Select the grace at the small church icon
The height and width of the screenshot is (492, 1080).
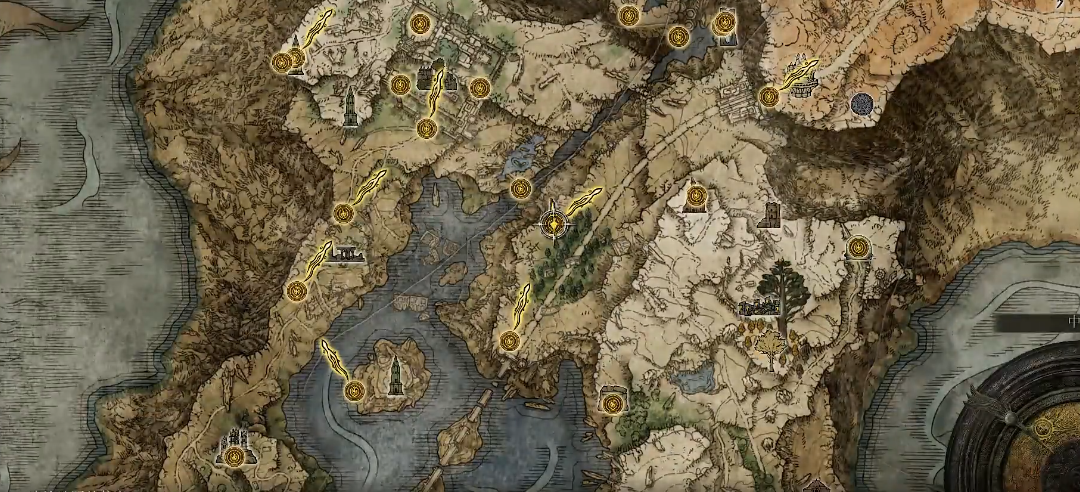[x=697, y=195]
